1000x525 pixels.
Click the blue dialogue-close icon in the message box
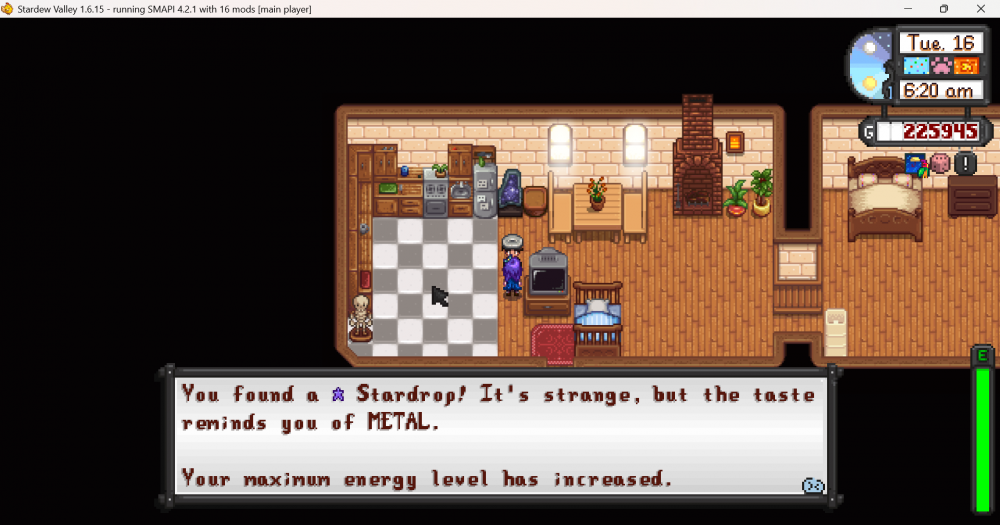point(813,485)
